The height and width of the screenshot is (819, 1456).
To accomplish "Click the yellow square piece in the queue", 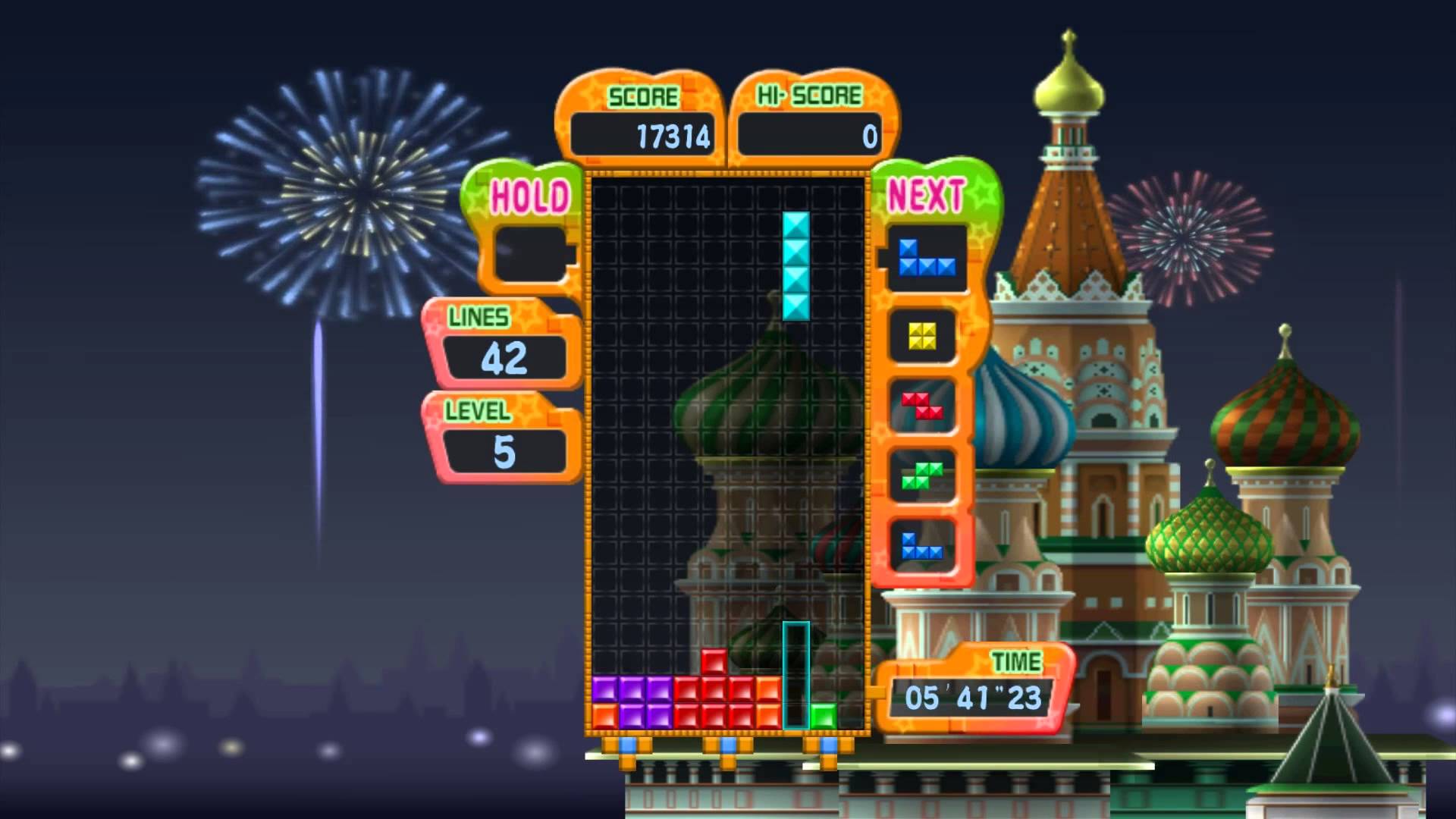I will click(922, 336).
